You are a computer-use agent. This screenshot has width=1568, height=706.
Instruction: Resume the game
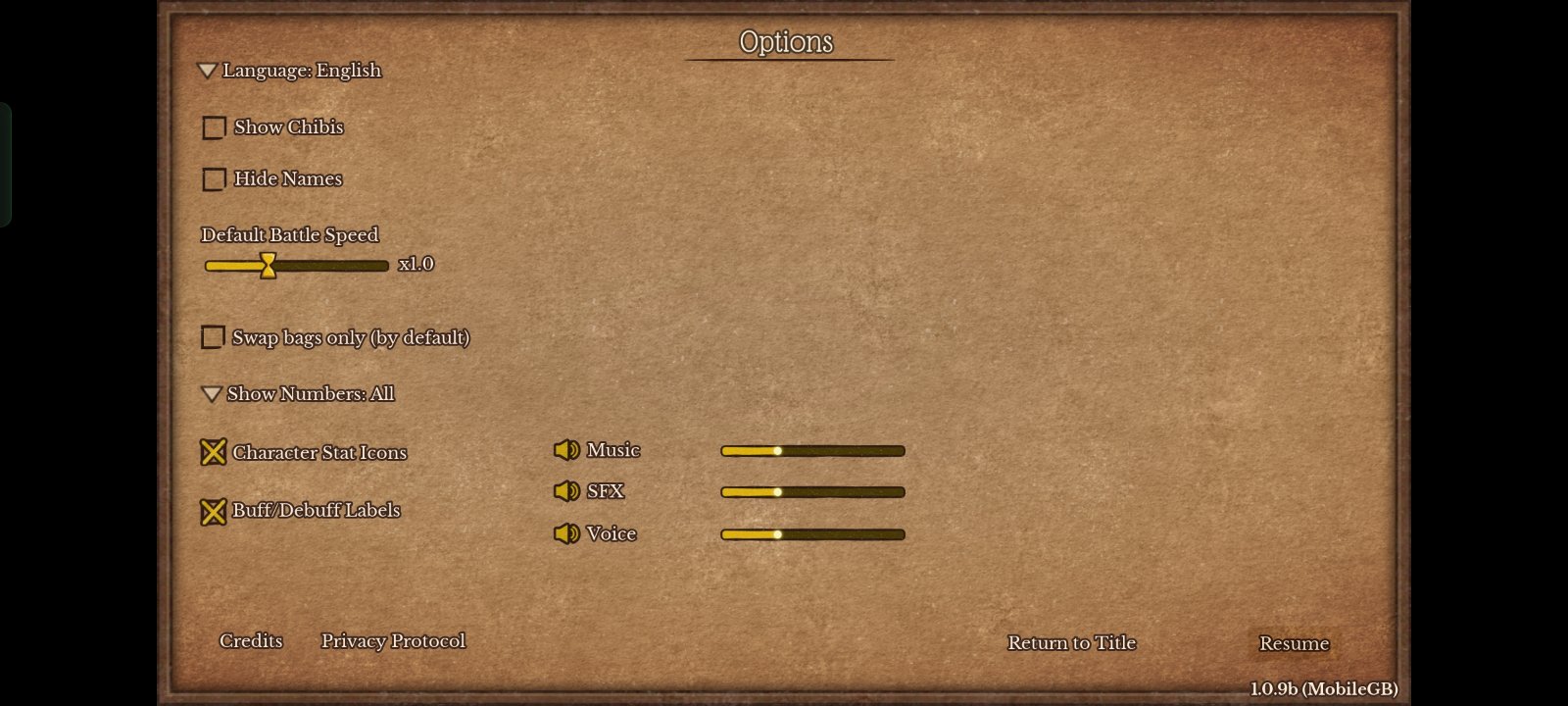click(x=1294, y=643)
